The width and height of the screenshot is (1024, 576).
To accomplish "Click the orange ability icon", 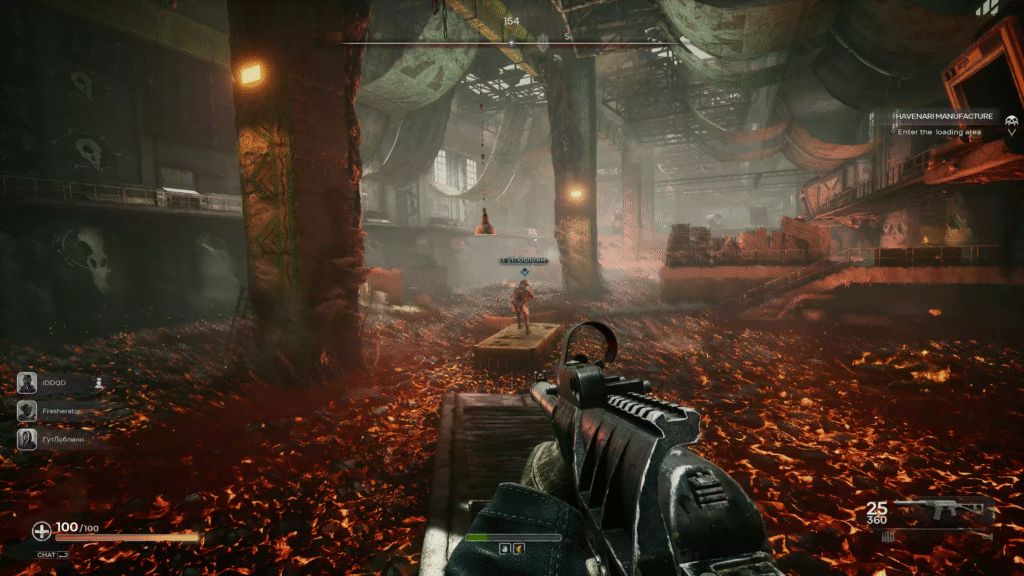I will (520, 548).
